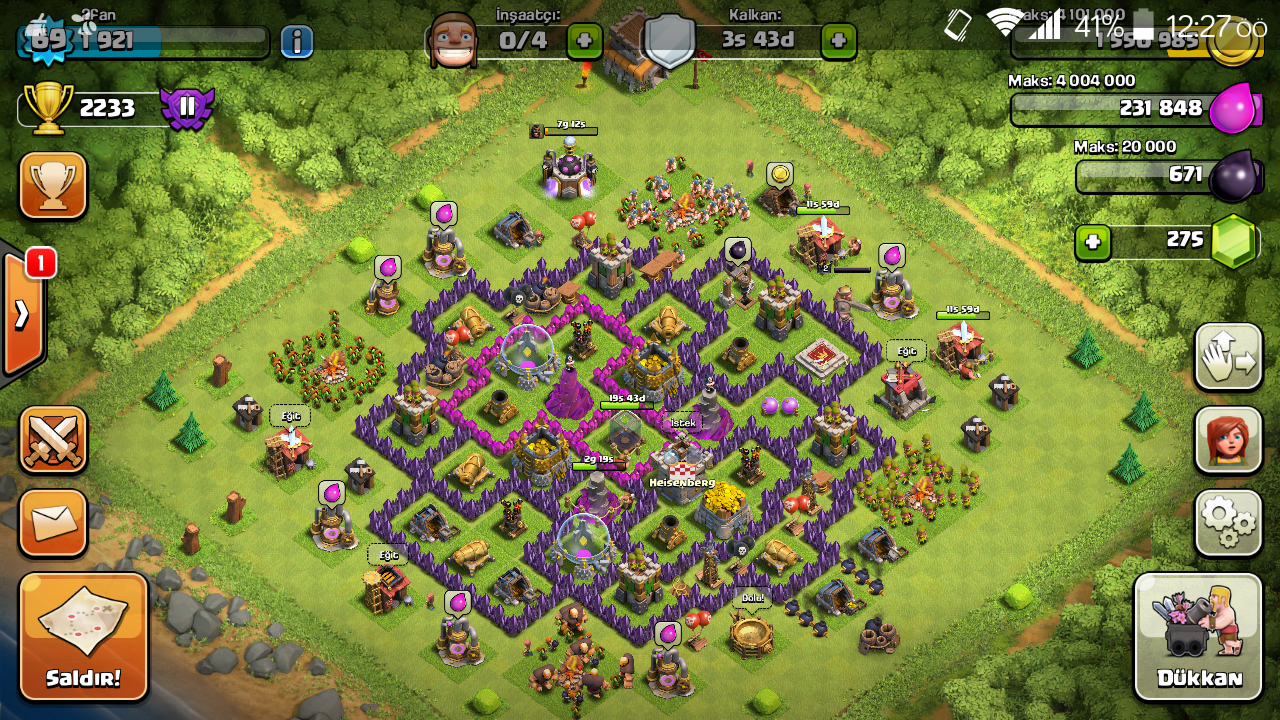
Task: Open the Dükkan shop
Action: click(x=1198, y=636)
